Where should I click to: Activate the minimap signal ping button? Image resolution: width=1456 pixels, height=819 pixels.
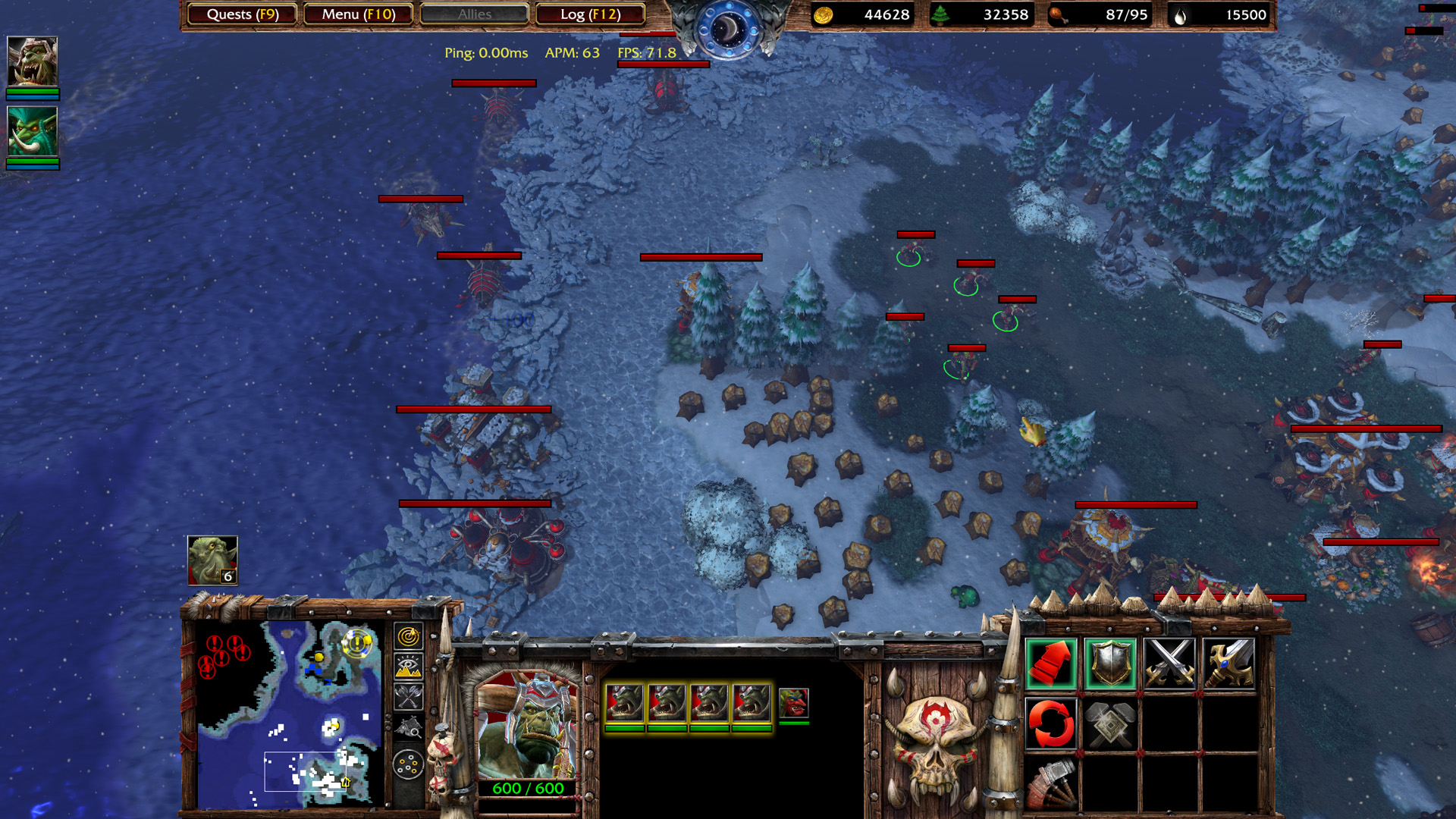[408, 636]
